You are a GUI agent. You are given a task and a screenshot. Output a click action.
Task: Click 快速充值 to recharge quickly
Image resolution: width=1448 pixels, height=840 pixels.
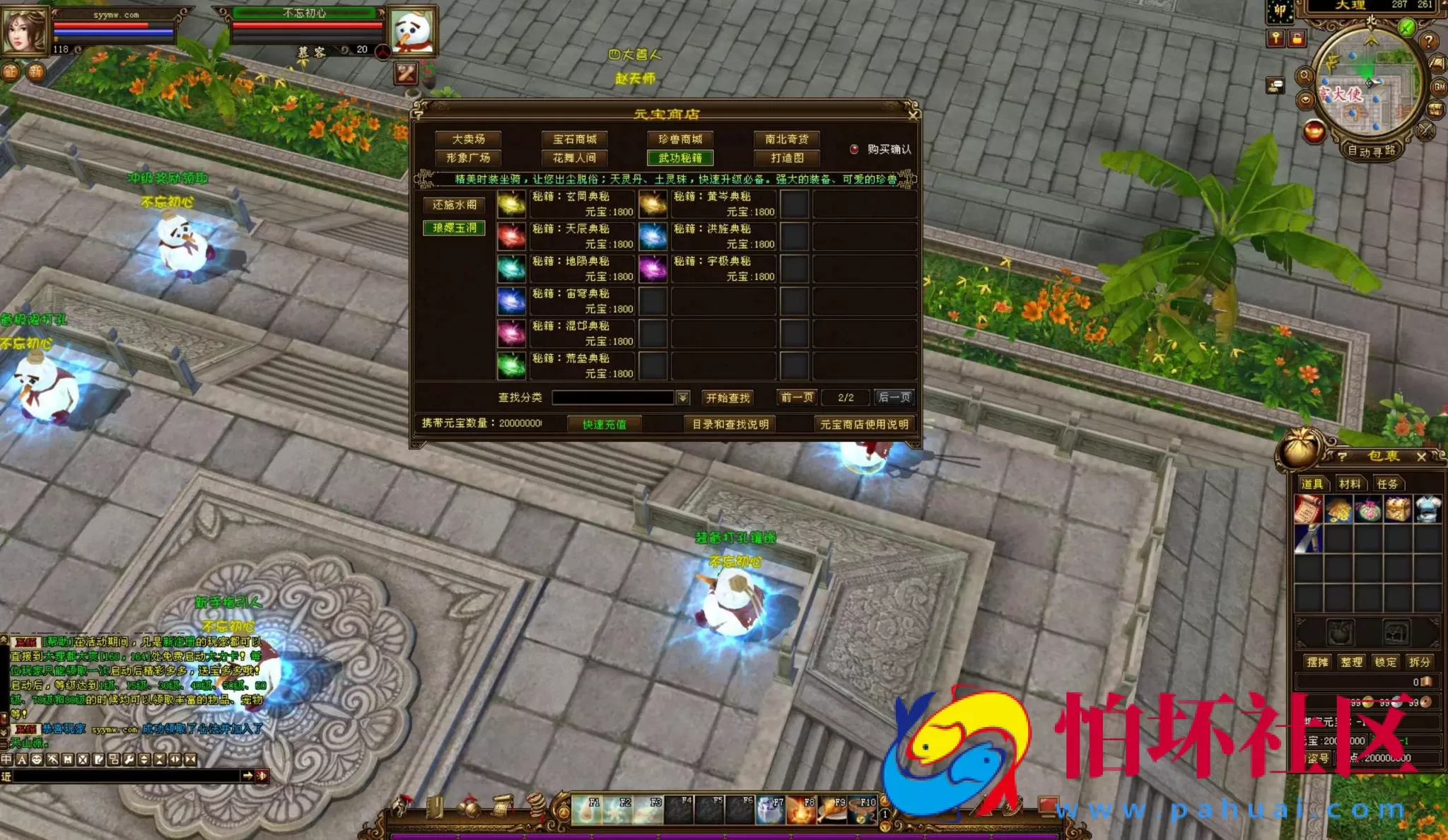pos(606,424)
